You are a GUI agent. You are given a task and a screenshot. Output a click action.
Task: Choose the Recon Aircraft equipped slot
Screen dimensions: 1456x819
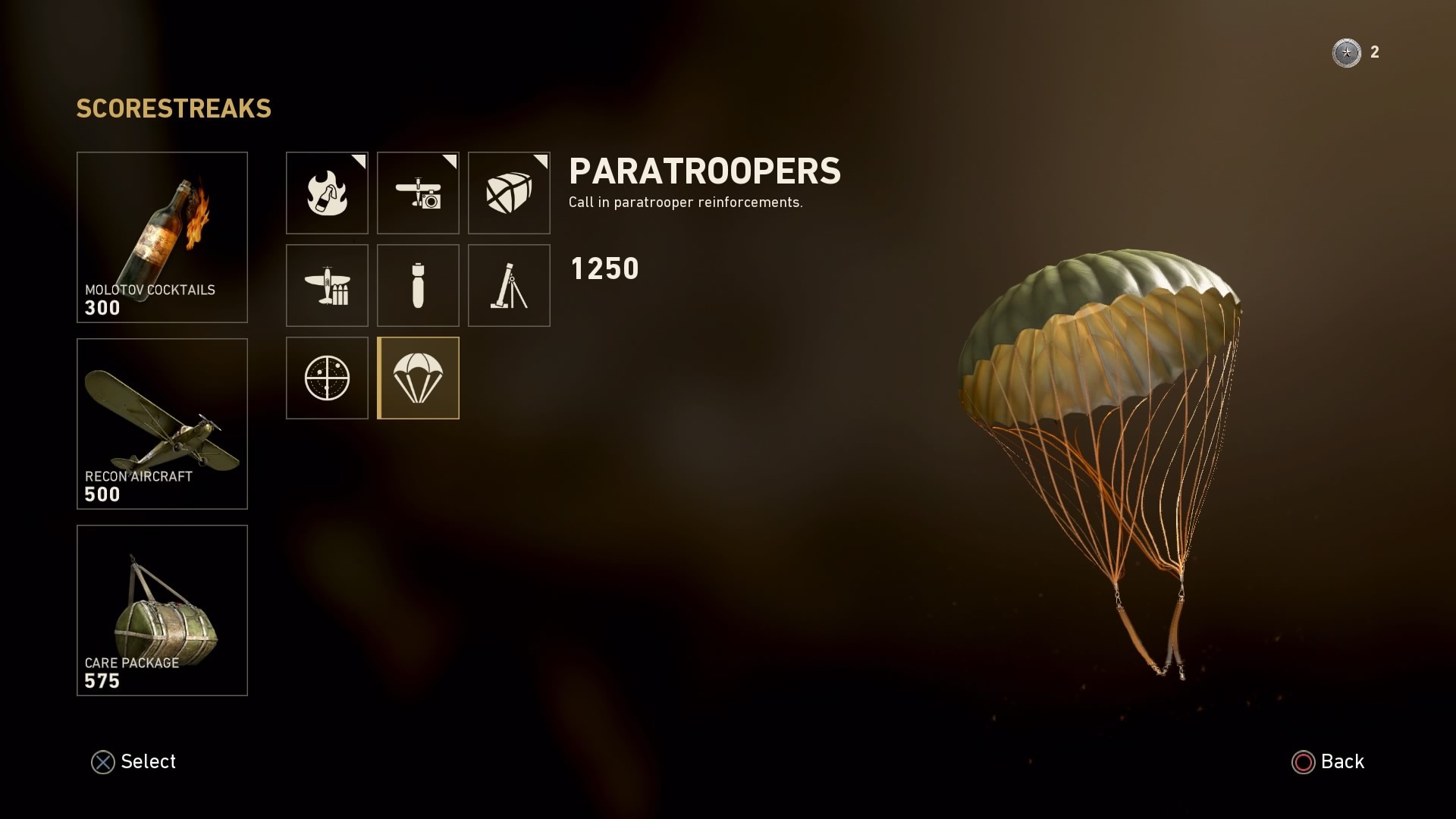(x=162, y=423)
